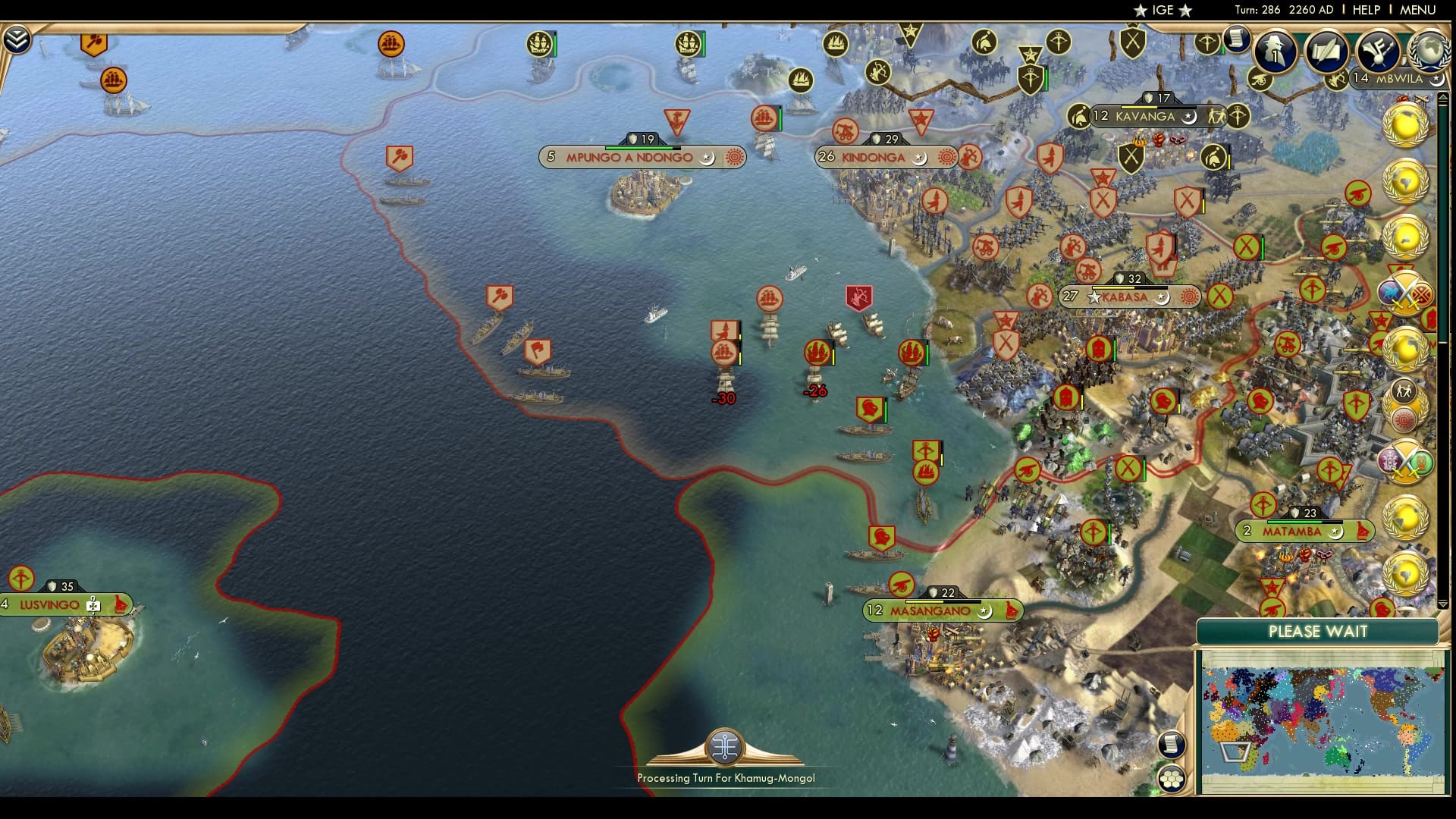1456x819 pixels.
Task: Click the declaration of friendship notification icon
Action: click(x=1403, y=396)
